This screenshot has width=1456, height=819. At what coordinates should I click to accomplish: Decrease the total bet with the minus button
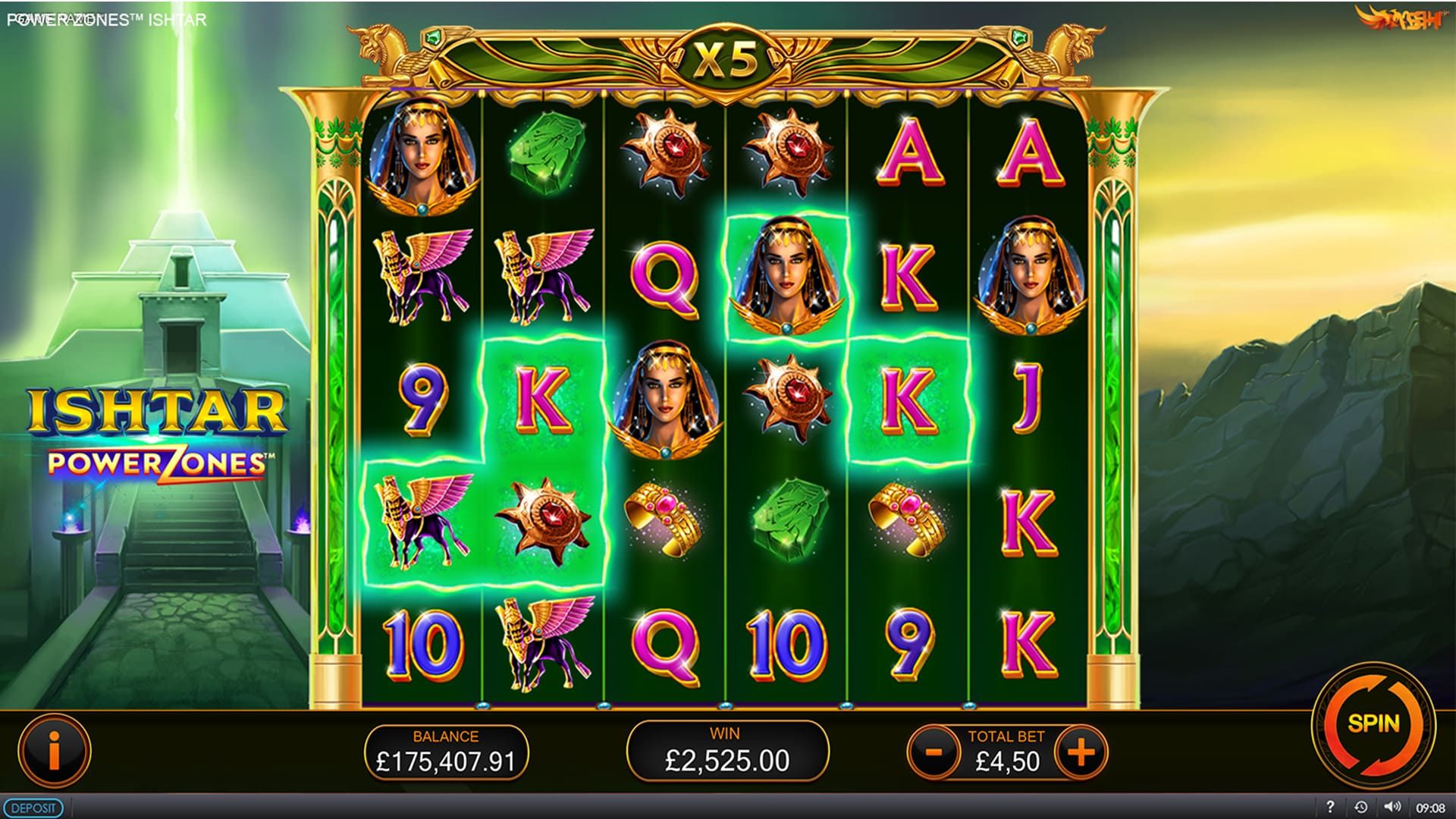pyautogui.click(x=934, y=752)
